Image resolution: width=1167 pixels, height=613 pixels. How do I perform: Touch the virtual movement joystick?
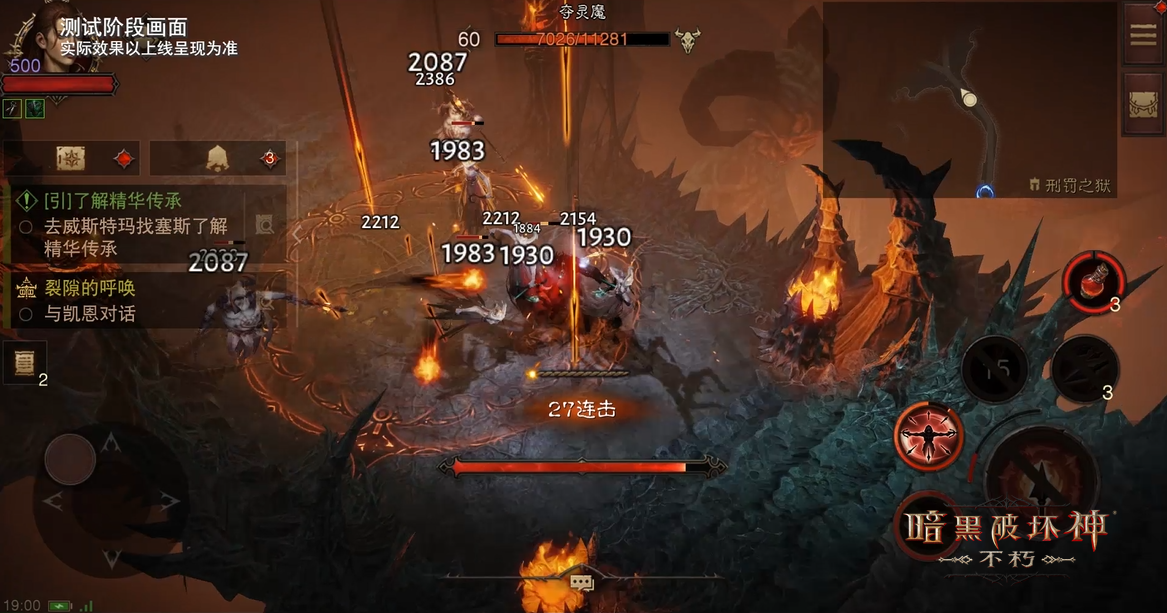coord(70,460)
